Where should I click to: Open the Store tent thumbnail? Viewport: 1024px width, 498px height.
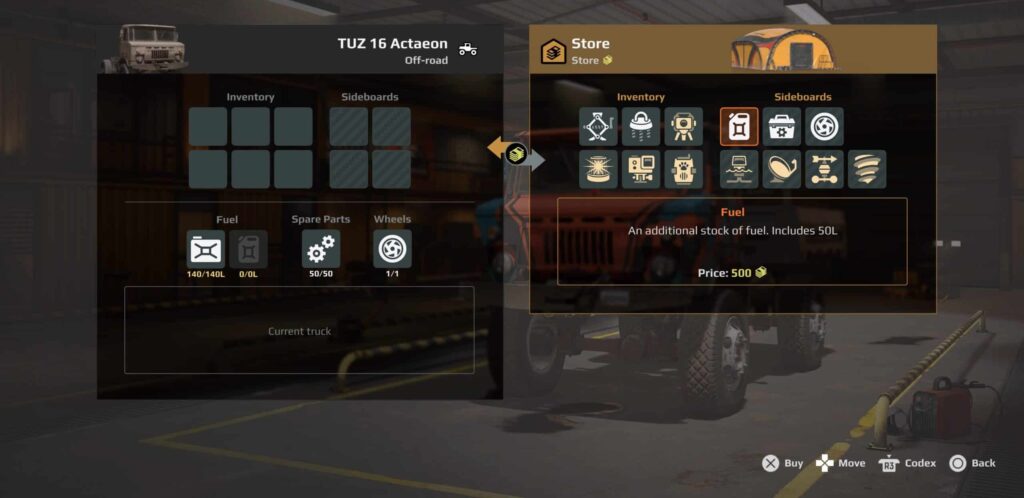click(782, 49)
